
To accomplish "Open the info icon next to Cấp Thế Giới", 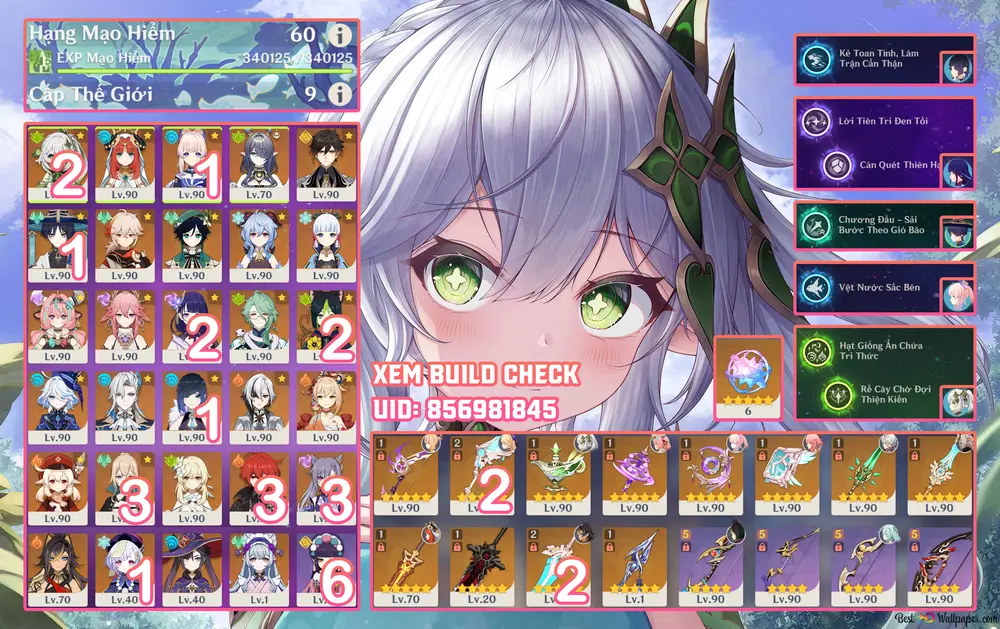I will 342,95.
